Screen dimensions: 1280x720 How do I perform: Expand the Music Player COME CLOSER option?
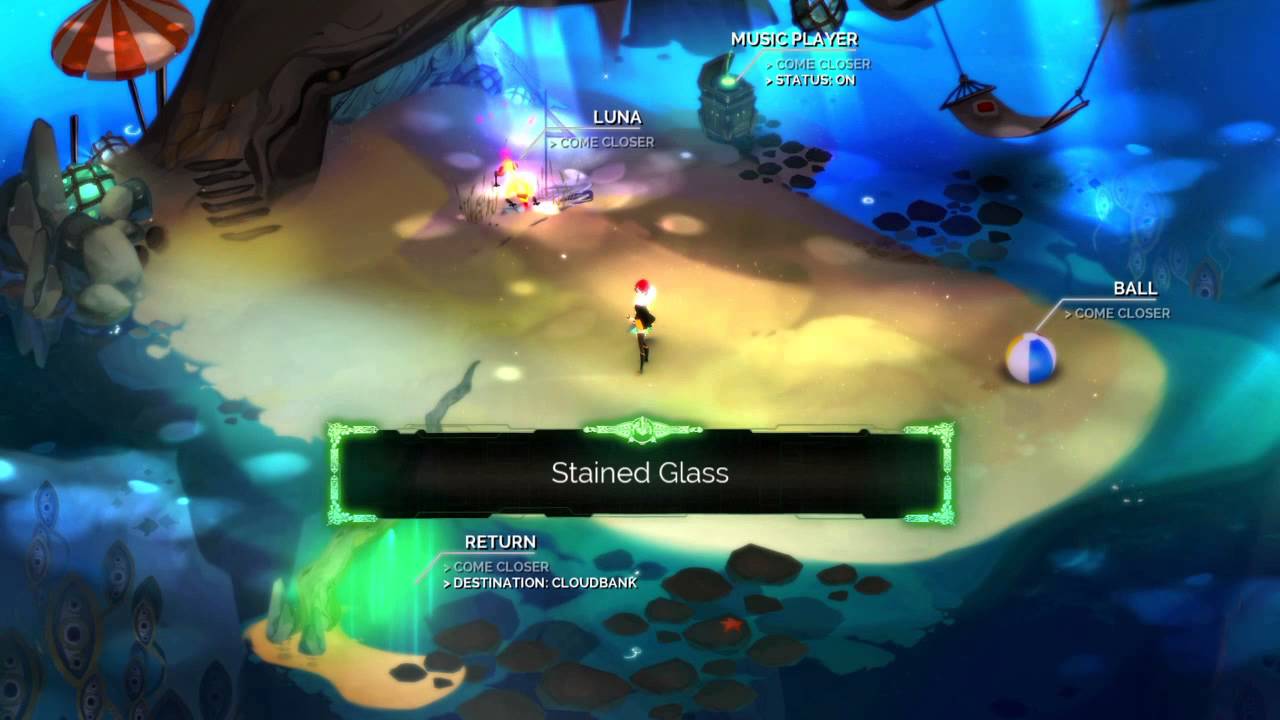[x=822, y=64]
